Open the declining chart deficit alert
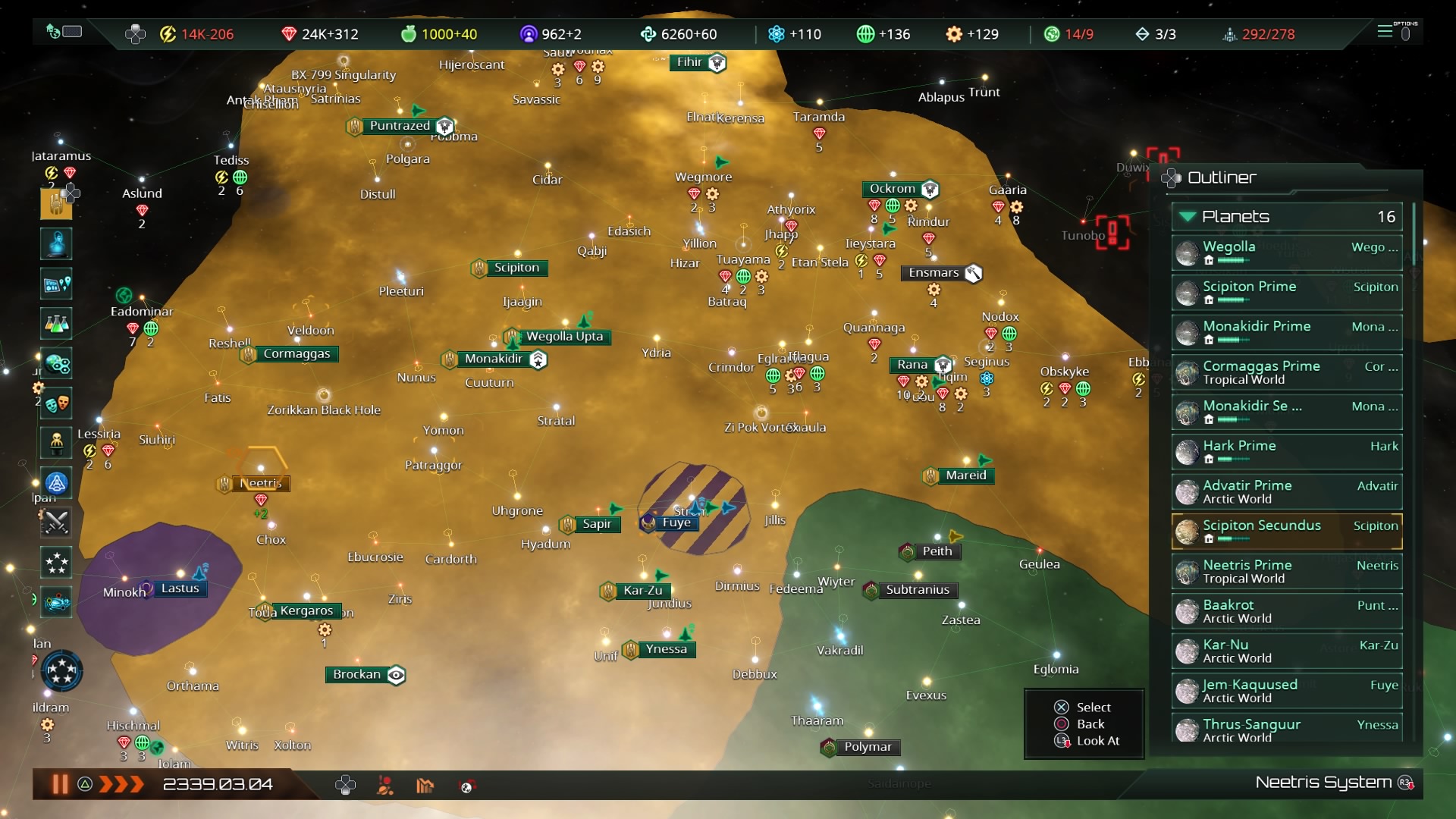The width and height of the screenshot is (1456, 819). (425, 786)
